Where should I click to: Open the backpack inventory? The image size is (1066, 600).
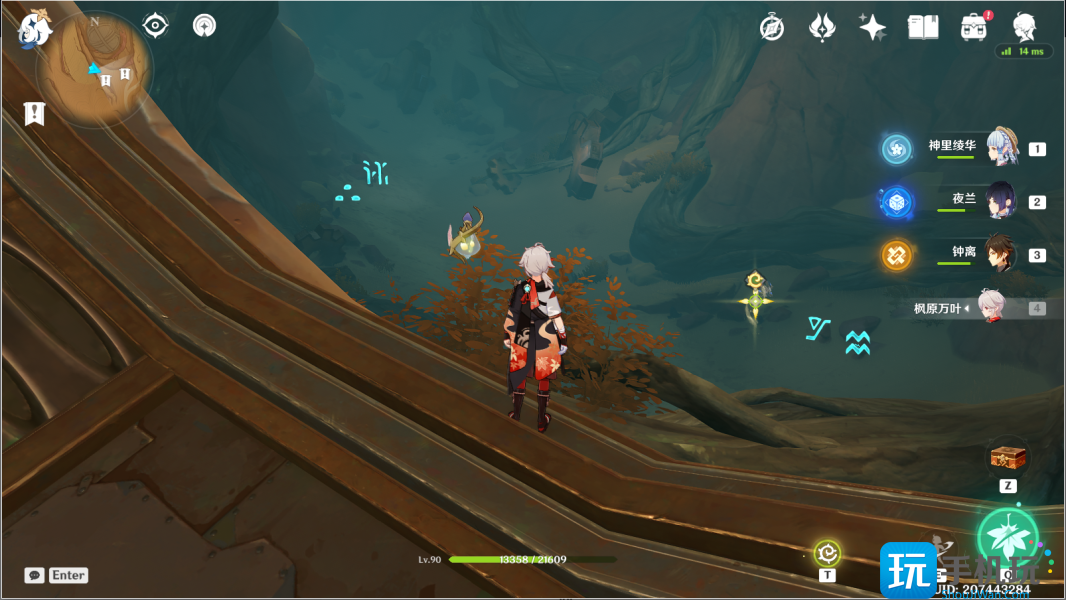972,27
